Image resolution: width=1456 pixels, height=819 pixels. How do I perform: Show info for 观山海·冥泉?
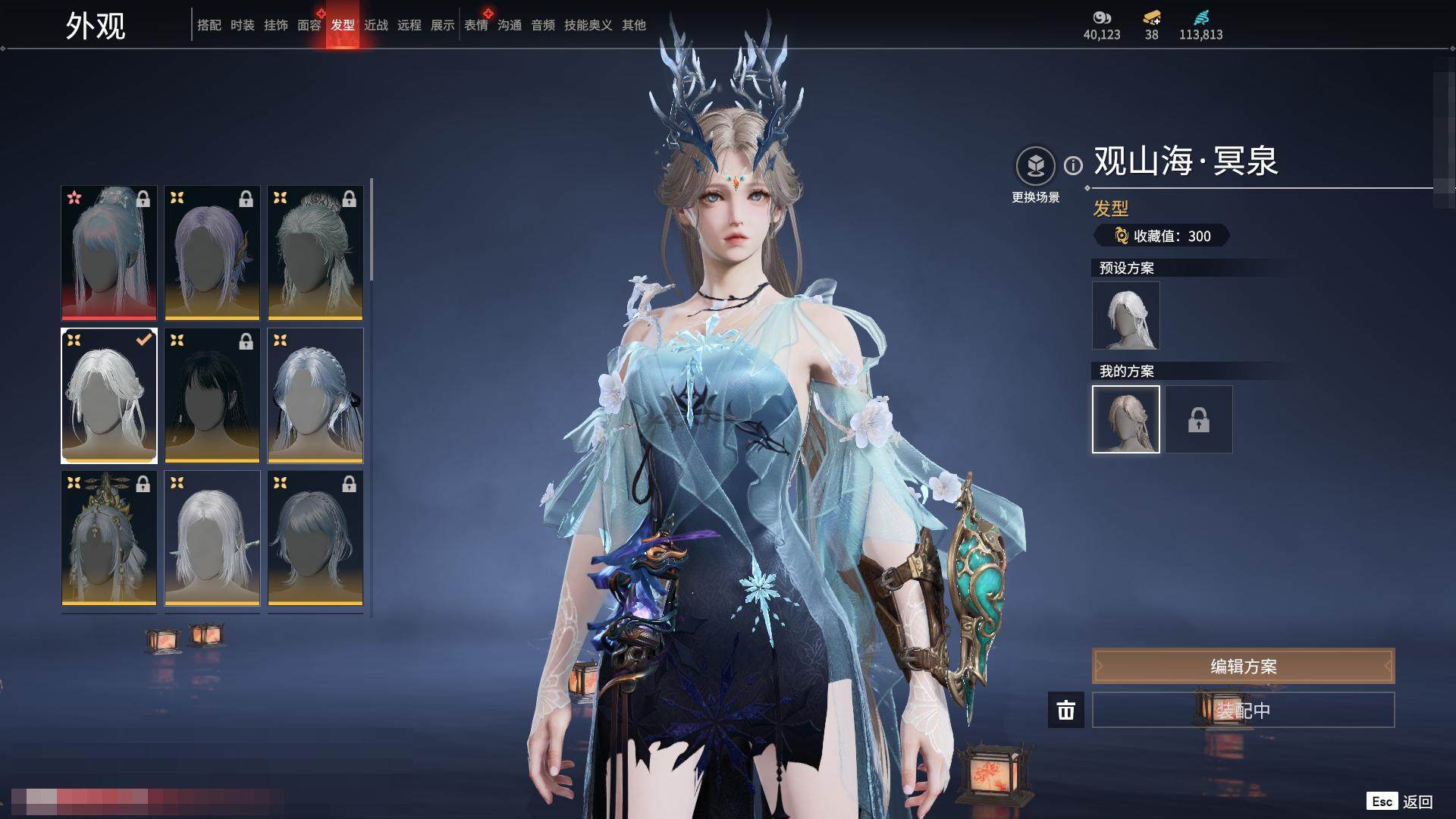point(1073,165)
